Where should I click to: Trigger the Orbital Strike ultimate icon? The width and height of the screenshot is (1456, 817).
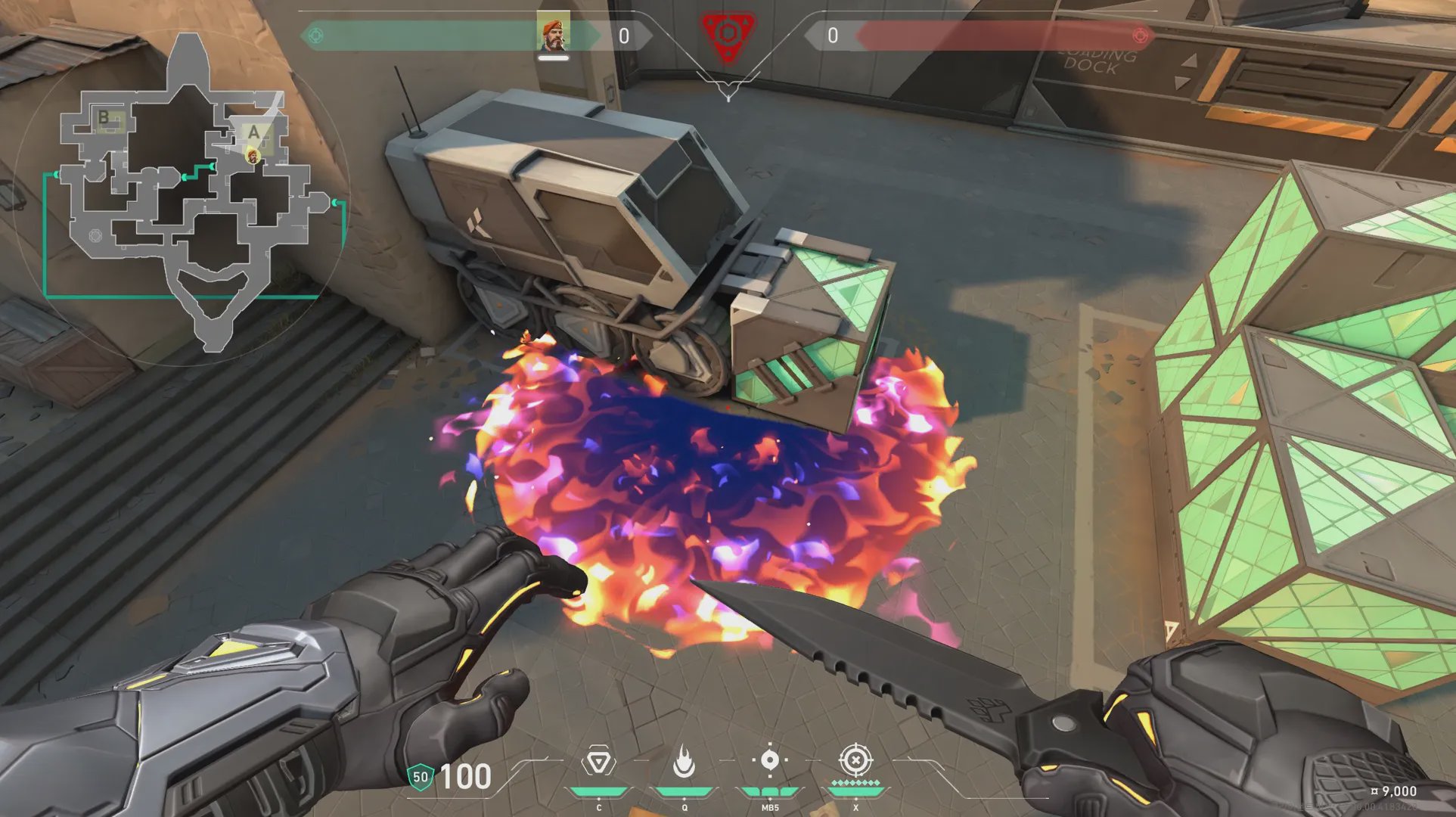(855, 760)
